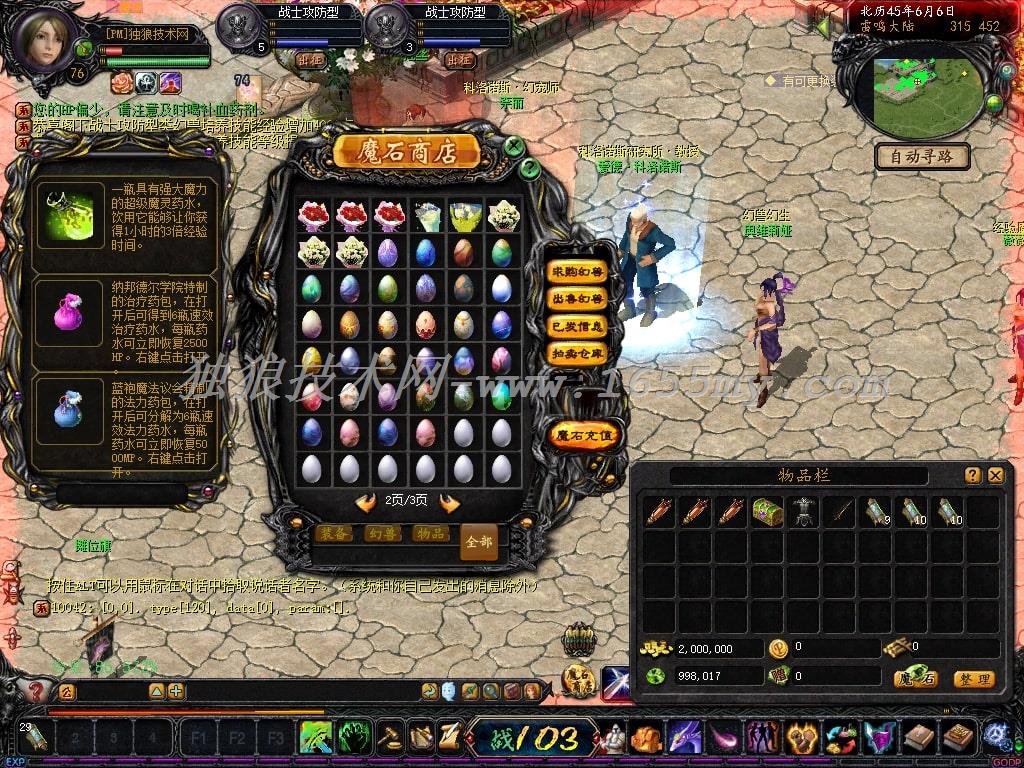Open help for the magic stone shop
The width and height of the screenshot is (1024, 768).
[530, 168]
